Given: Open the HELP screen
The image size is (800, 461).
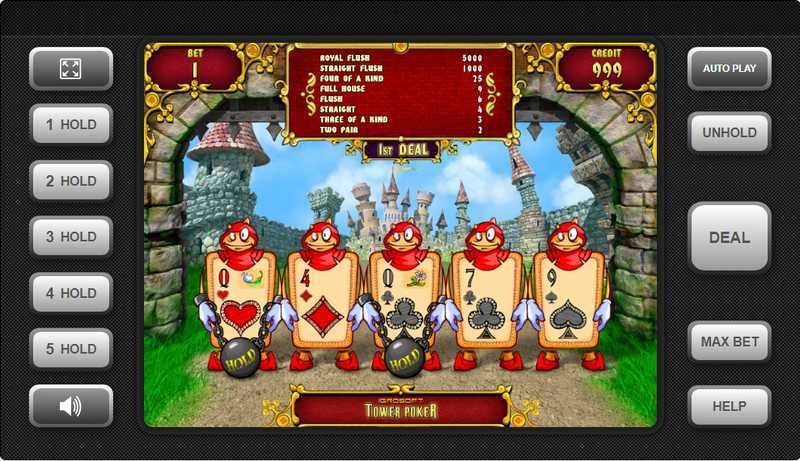Looking at the screenshot, I should [729, 406].
